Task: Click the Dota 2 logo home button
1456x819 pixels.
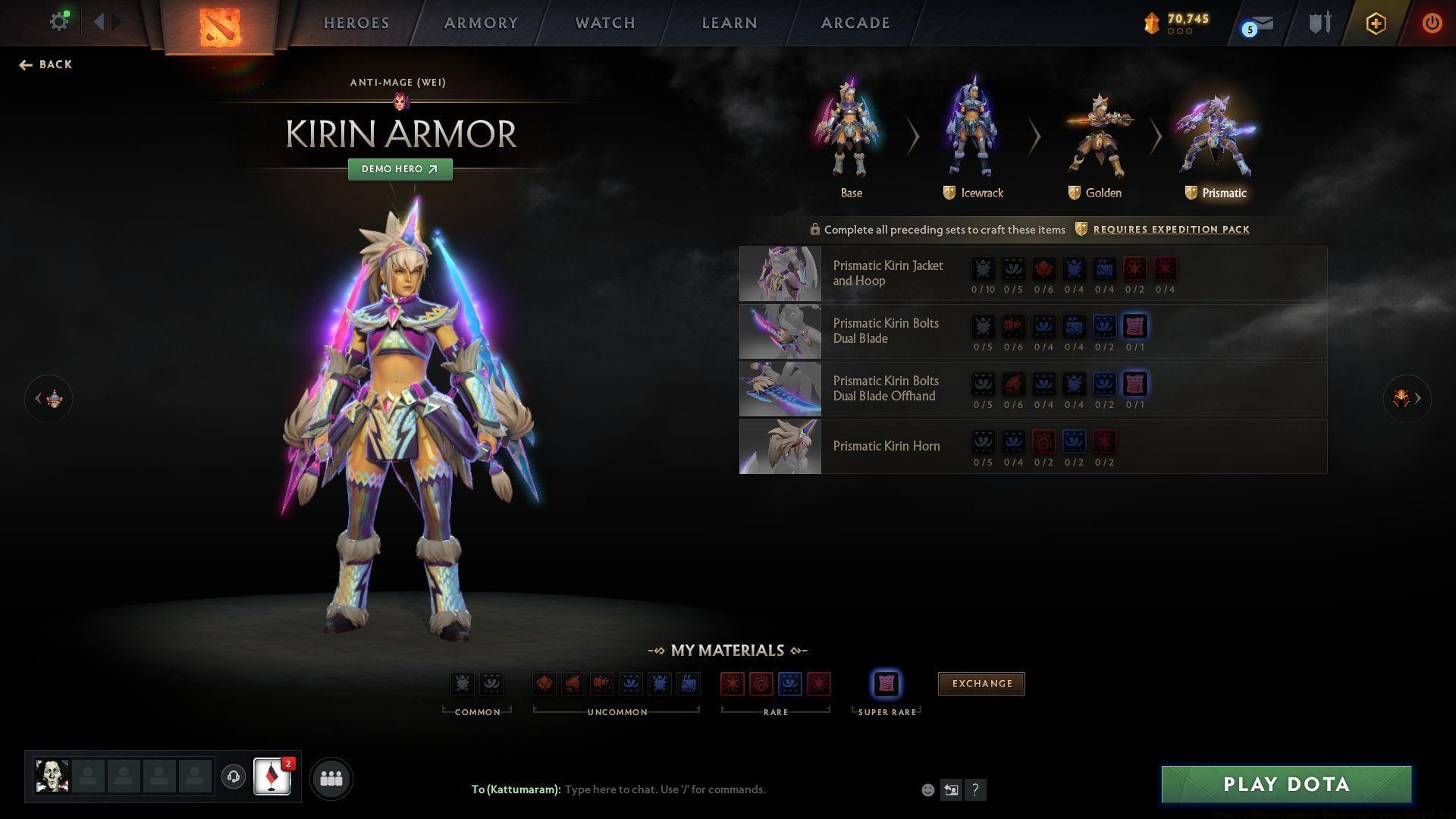Action: pos(219,27)
